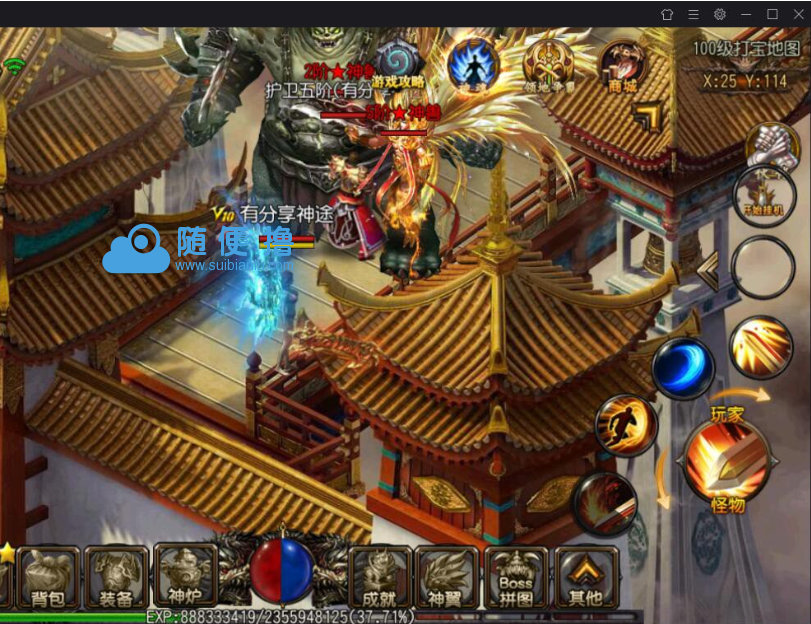Cast the blue swirl skill

683,368
